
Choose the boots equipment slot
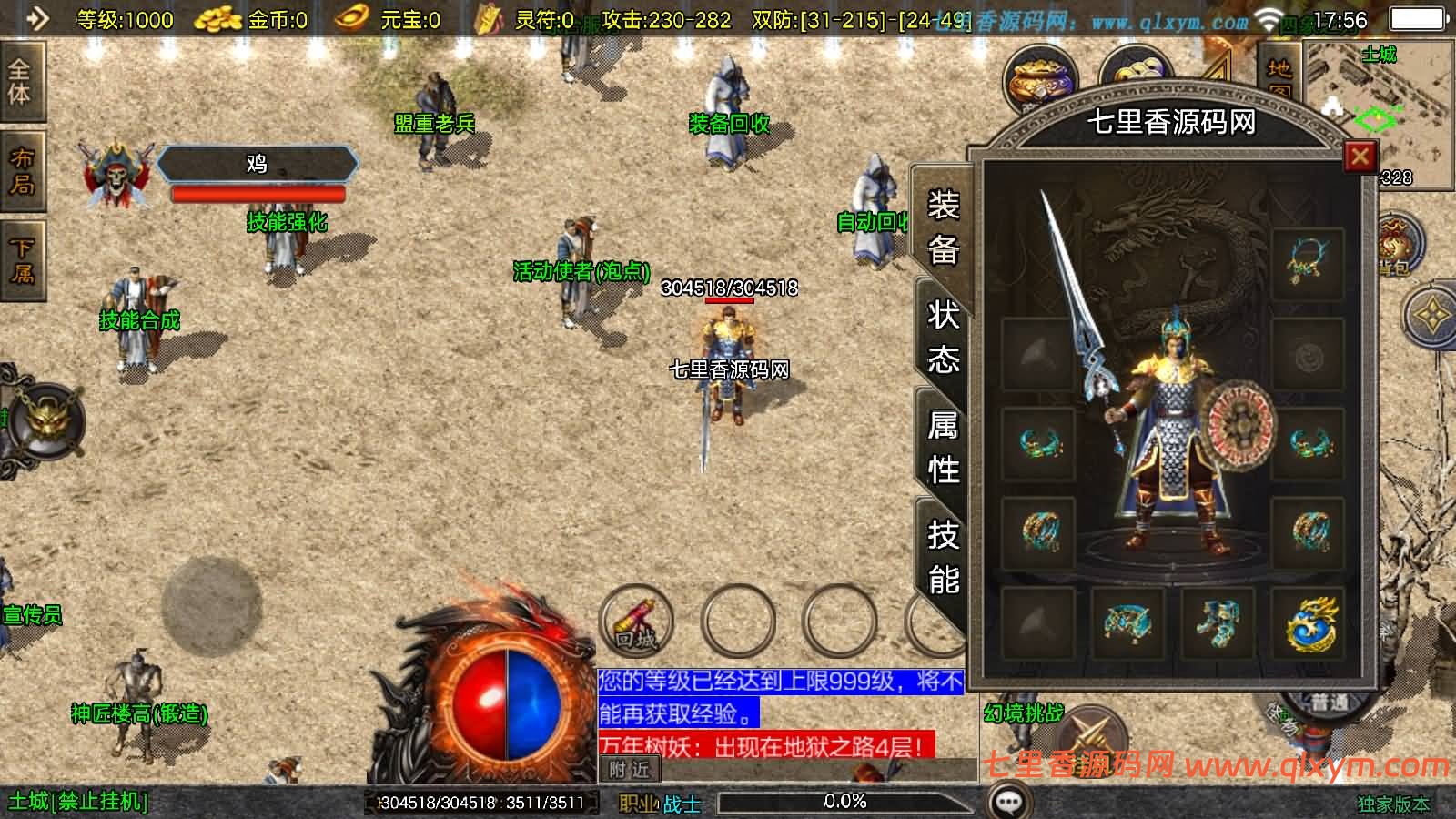tap(1218, 623)
